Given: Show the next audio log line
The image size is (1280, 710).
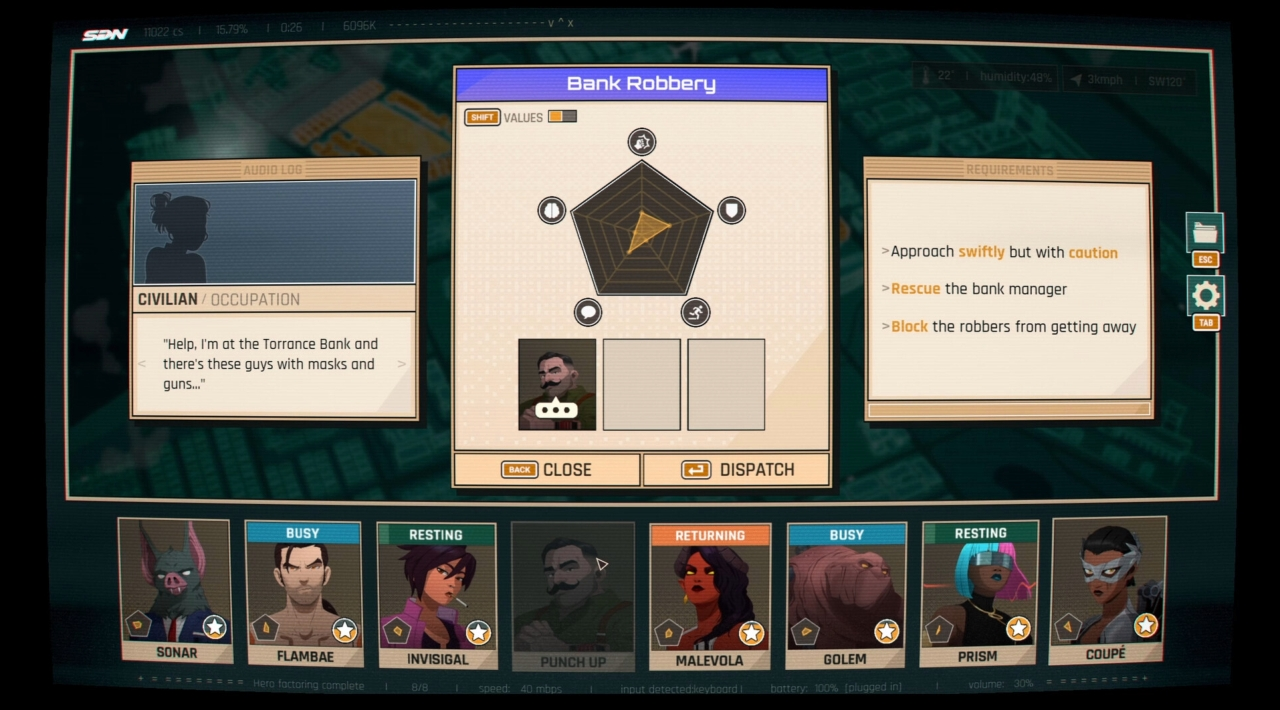Looking at the screenshot, I should pos(402,364).
